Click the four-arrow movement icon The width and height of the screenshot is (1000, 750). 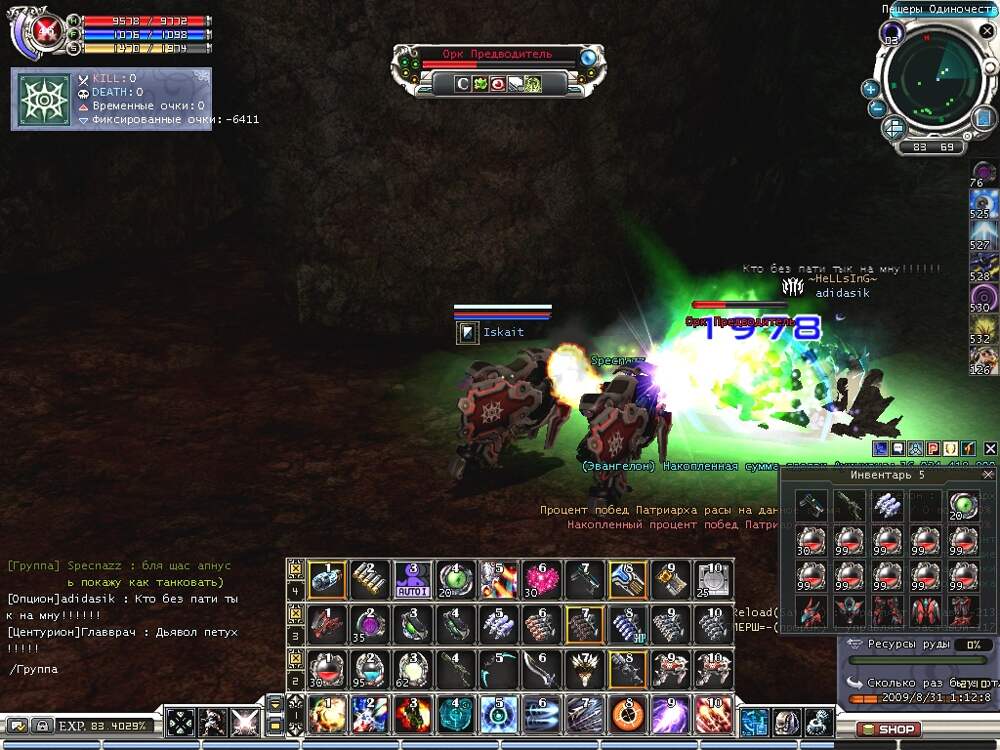click(x=180, y=722)
